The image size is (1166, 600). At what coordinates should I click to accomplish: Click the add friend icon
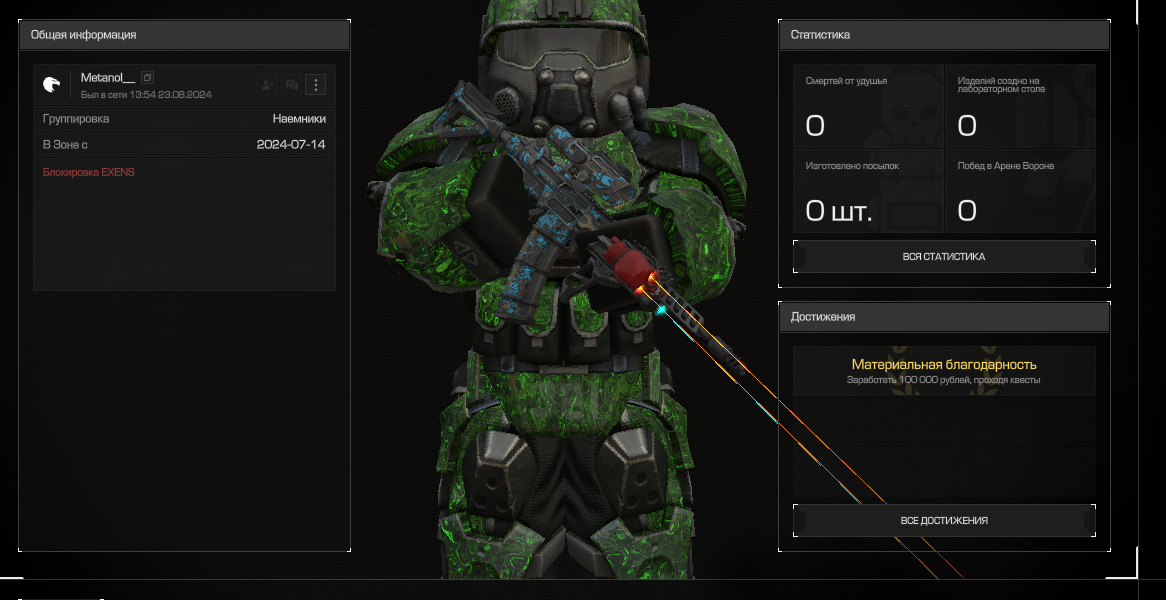click(266, 85)
